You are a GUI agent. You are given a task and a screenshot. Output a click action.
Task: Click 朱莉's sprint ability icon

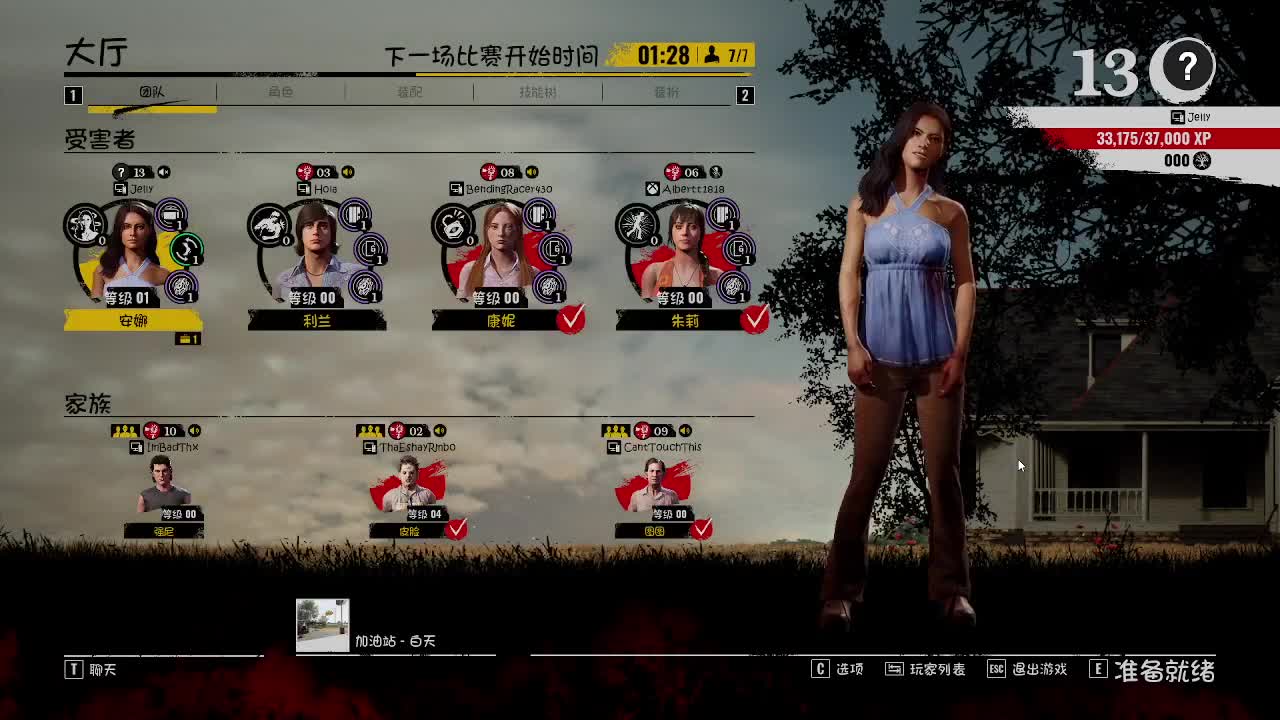[636, 226]
